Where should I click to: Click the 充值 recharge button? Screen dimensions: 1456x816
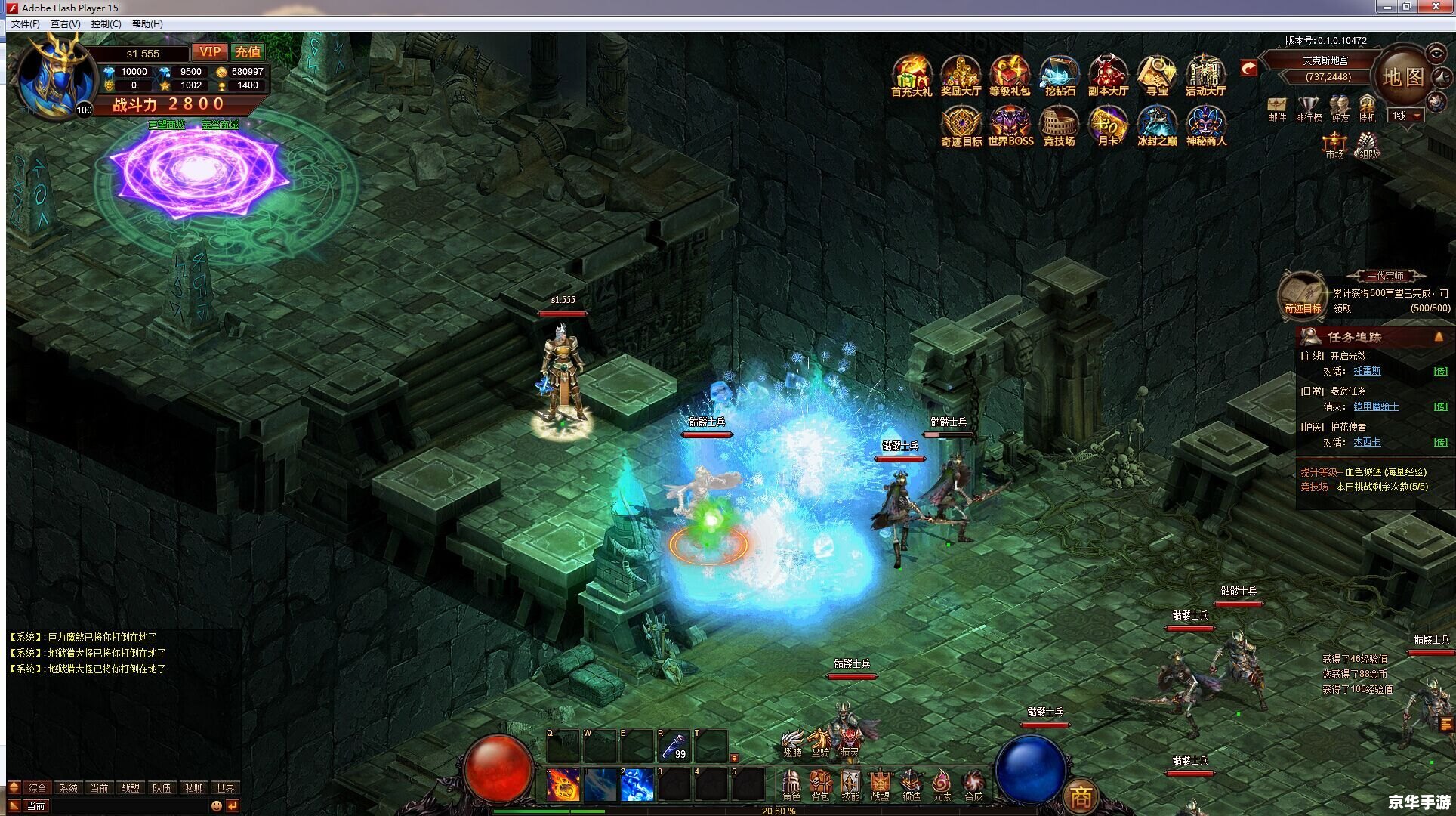tap(248, 52)
